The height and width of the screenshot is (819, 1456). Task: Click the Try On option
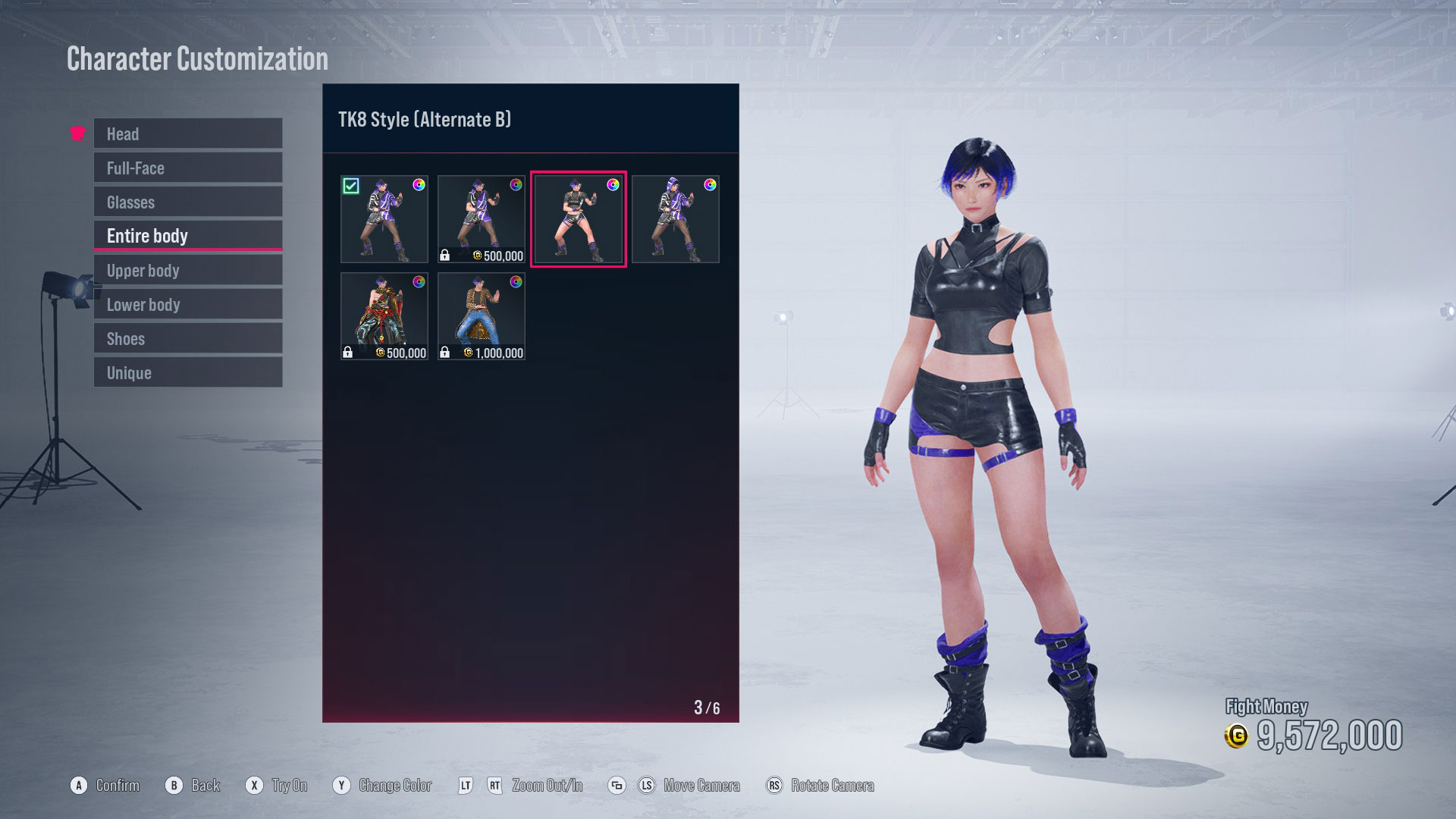pyautogui.click(x=291, y=786)
